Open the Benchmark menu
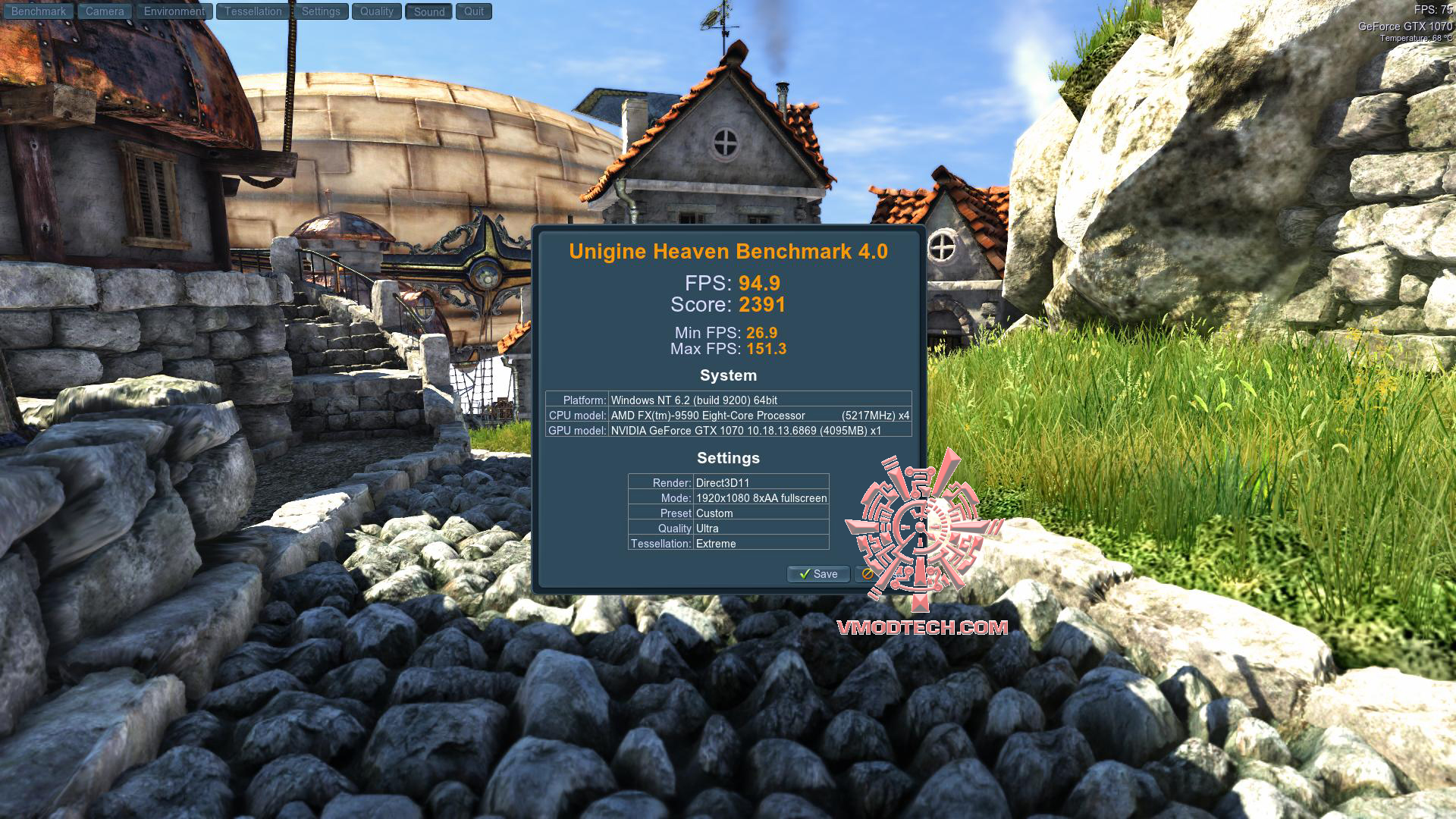 tap(38, 11)
